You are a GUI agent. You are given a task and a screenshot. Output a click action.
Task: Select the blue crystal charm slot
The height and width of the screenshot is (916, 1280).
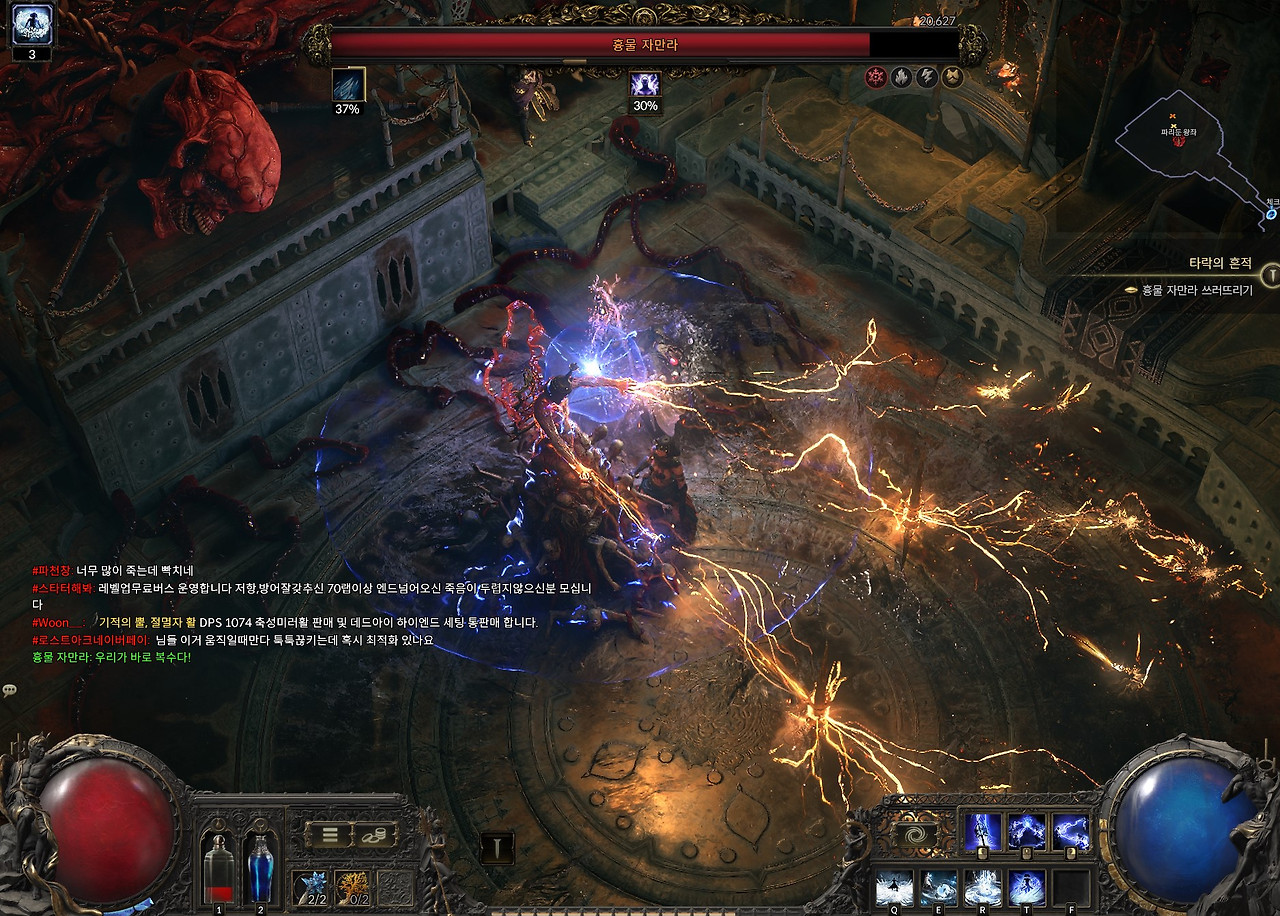(x=310, y=887)
